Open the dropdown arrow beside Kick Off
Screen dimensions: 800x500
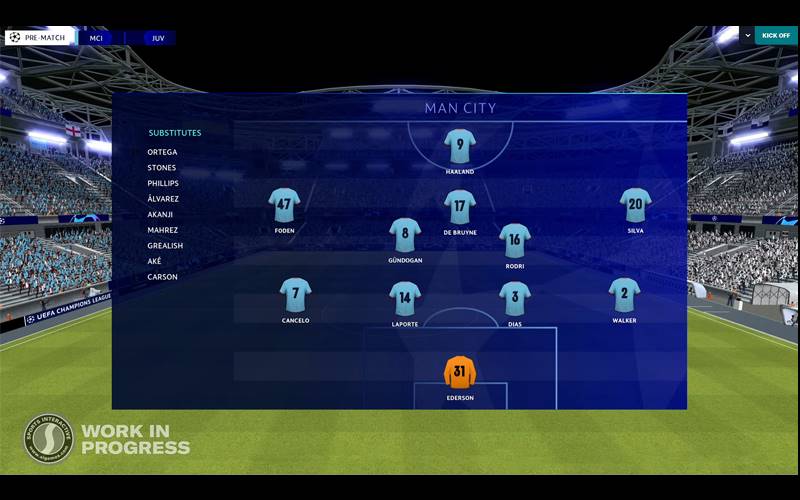(x=746, y=35)
